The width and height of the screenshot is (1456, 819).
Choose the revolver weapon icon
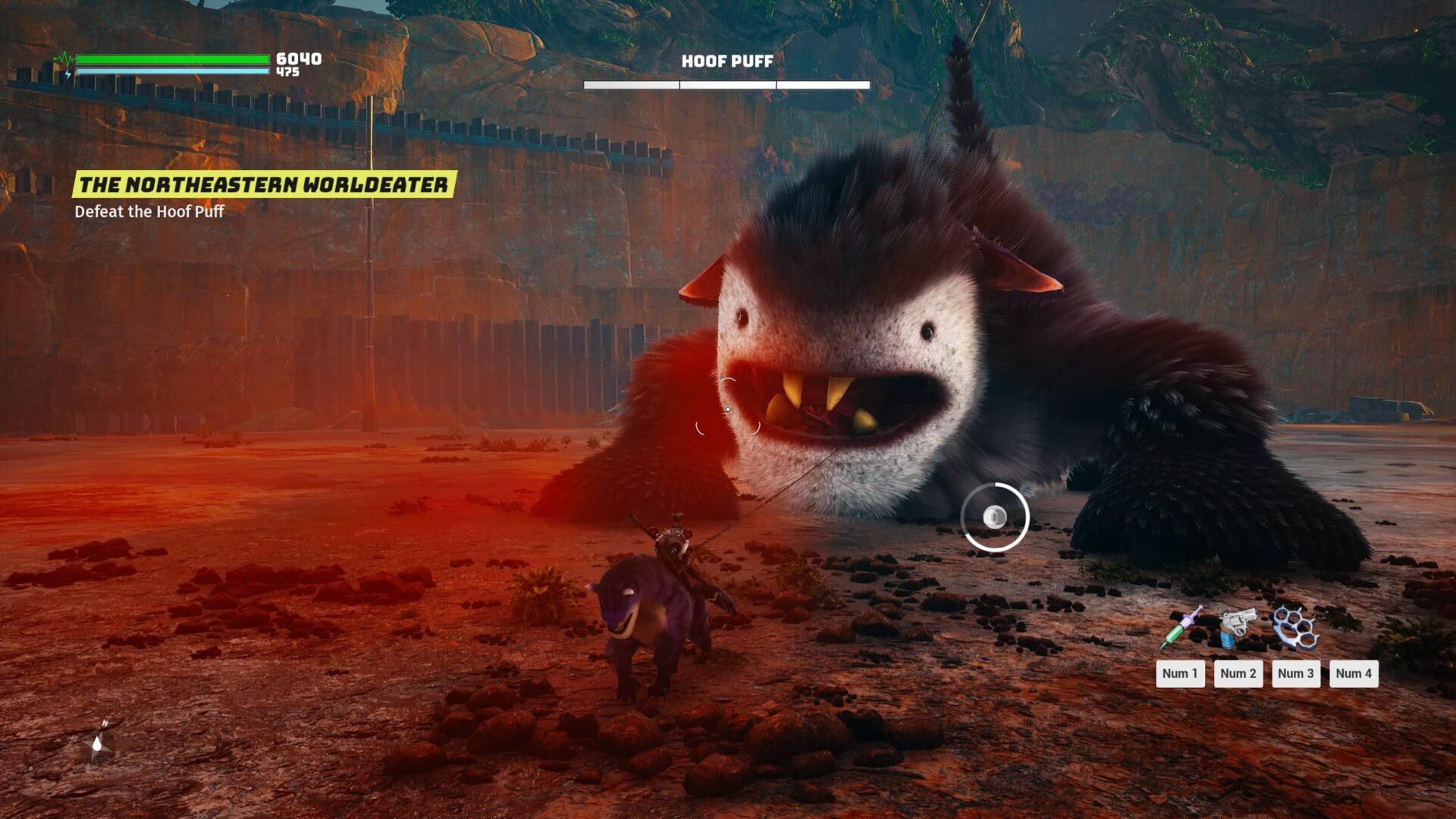point(1238,627)
